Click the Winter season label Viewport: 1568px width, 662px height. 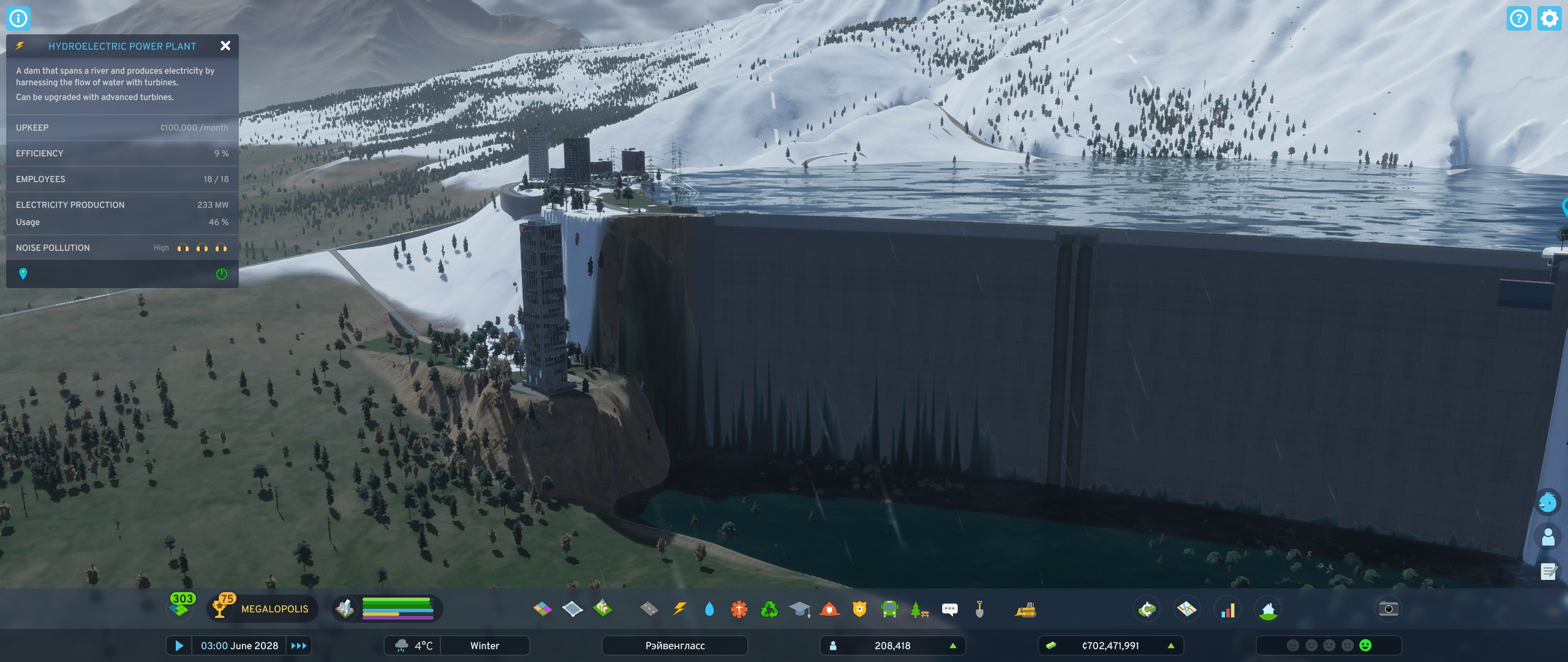coord(484,645)
